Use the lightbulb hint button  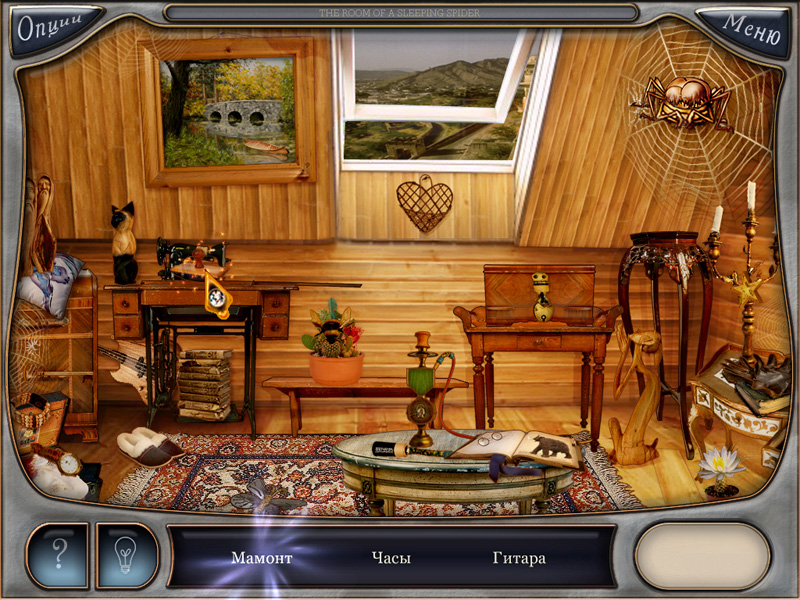point(127,554)
